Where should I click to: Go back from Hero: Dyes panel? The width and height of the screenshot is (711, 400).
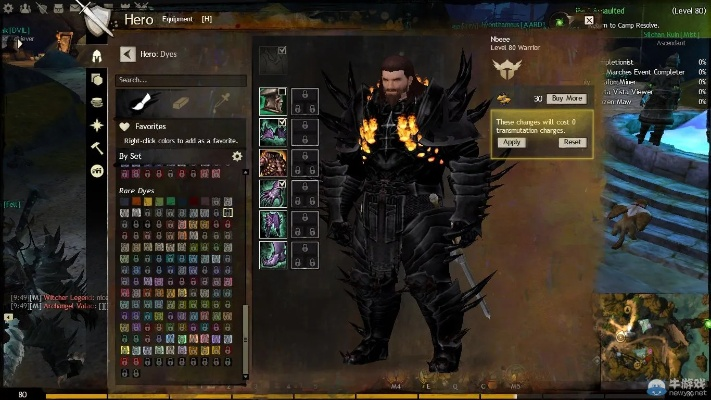point(127,54)
